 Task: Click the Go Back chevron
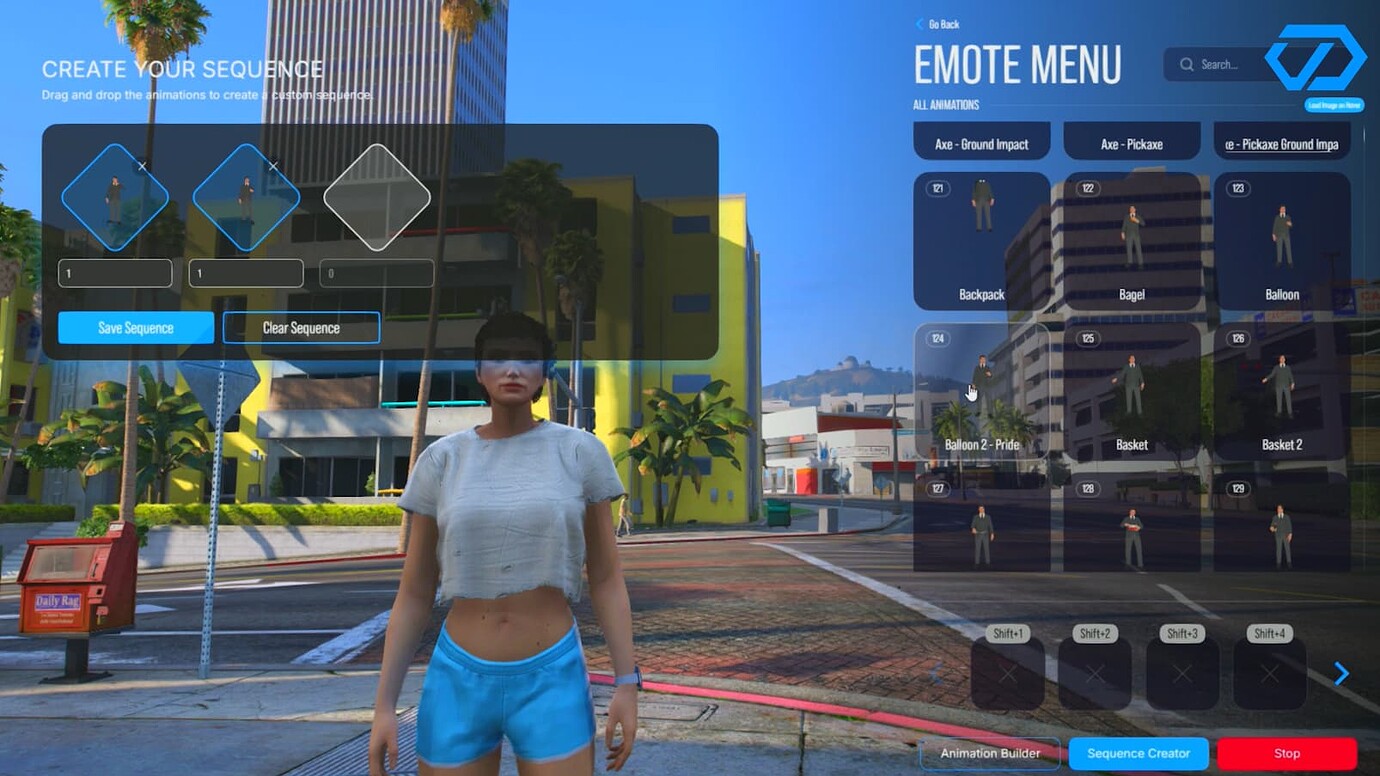921,24
